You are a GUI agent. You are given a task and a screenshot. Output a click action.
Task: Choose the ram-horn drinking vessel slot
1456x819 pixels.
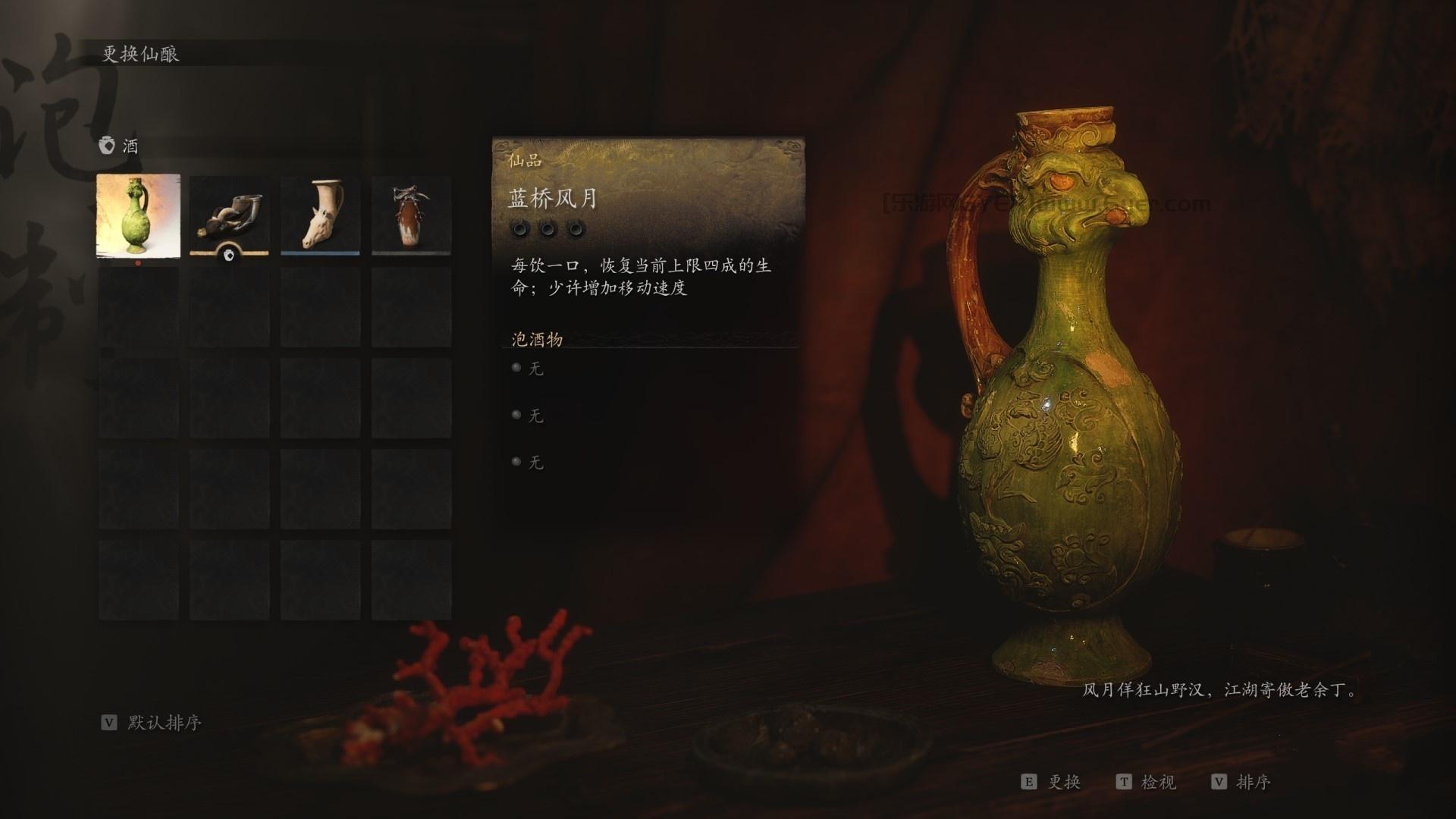tap(229, 216)
